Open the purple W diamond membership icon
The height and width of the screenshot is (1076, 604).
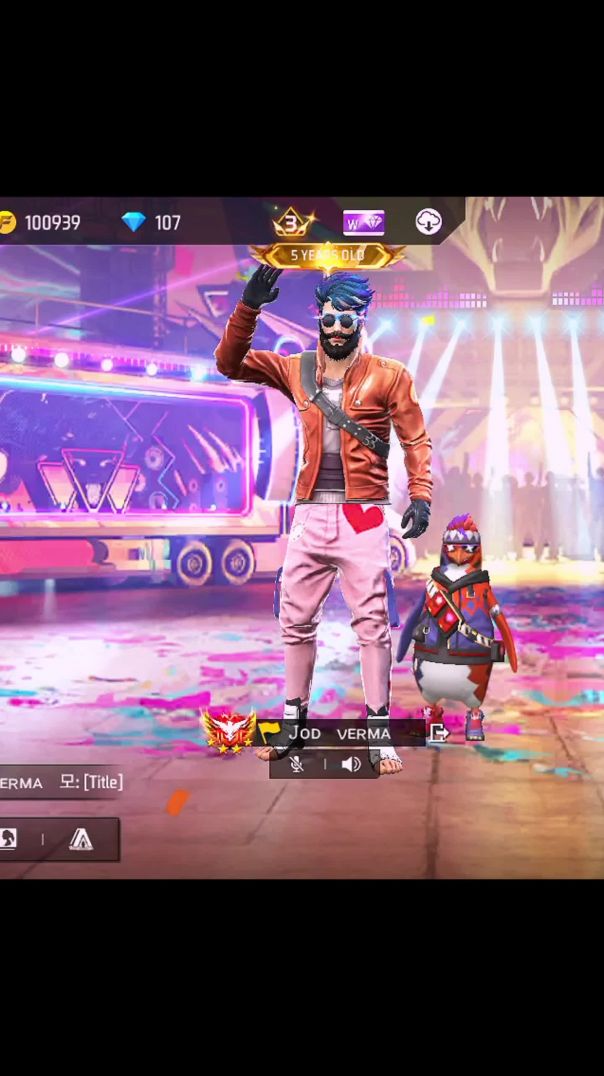[363, 222]
